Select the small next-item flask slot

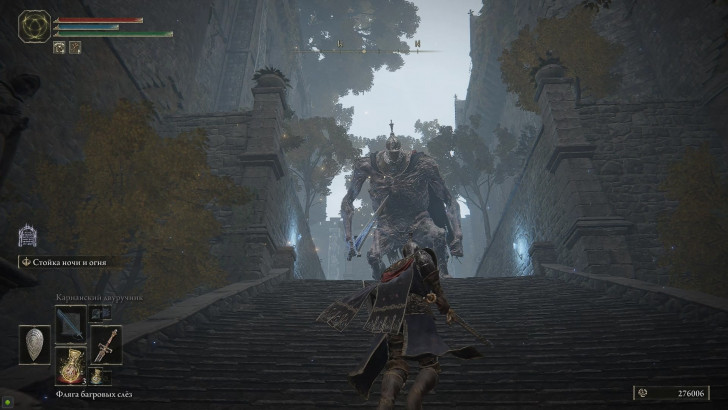(x=98, y=376)
